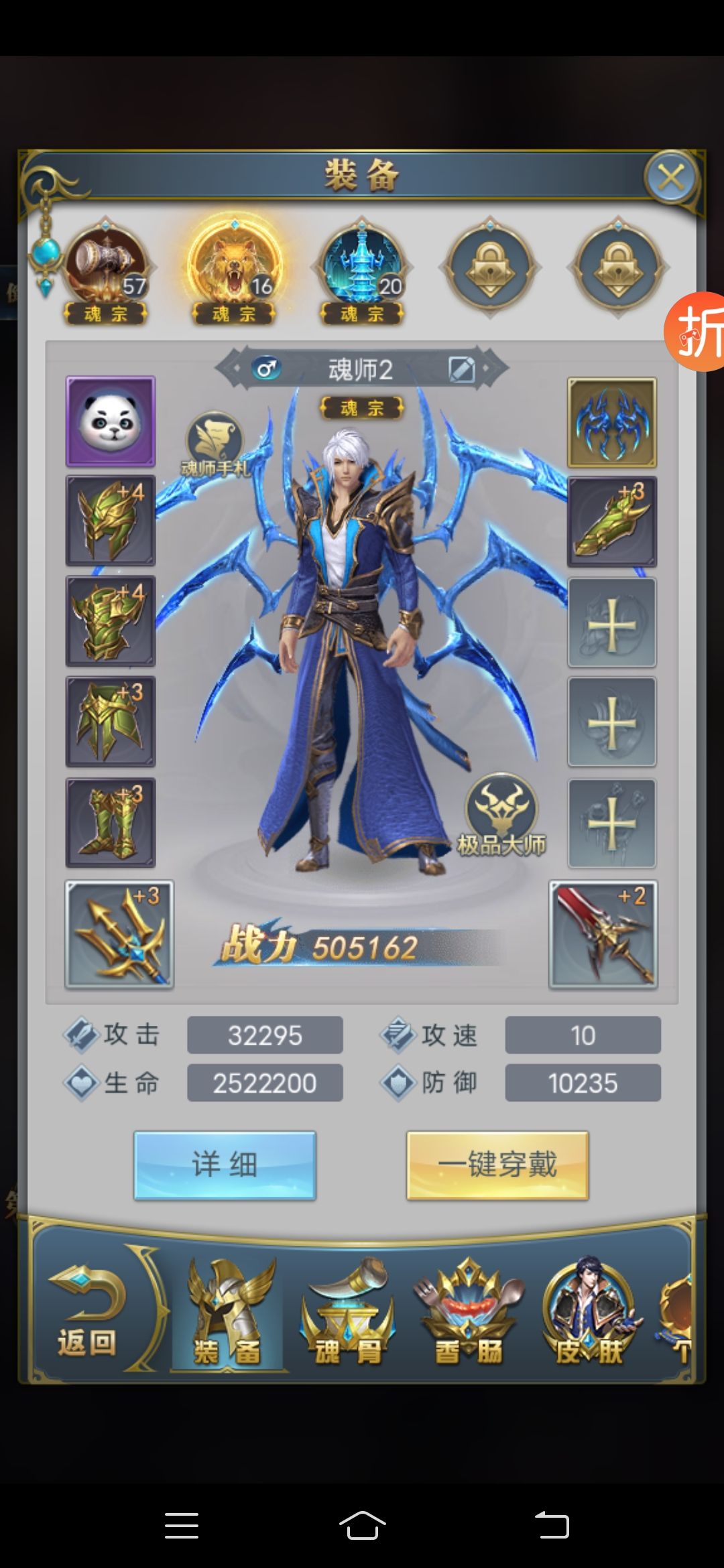The height and width of the screenshot is (1568, 724).
Task: Select the green chest armor slot
Action: (x=111, y=621)
